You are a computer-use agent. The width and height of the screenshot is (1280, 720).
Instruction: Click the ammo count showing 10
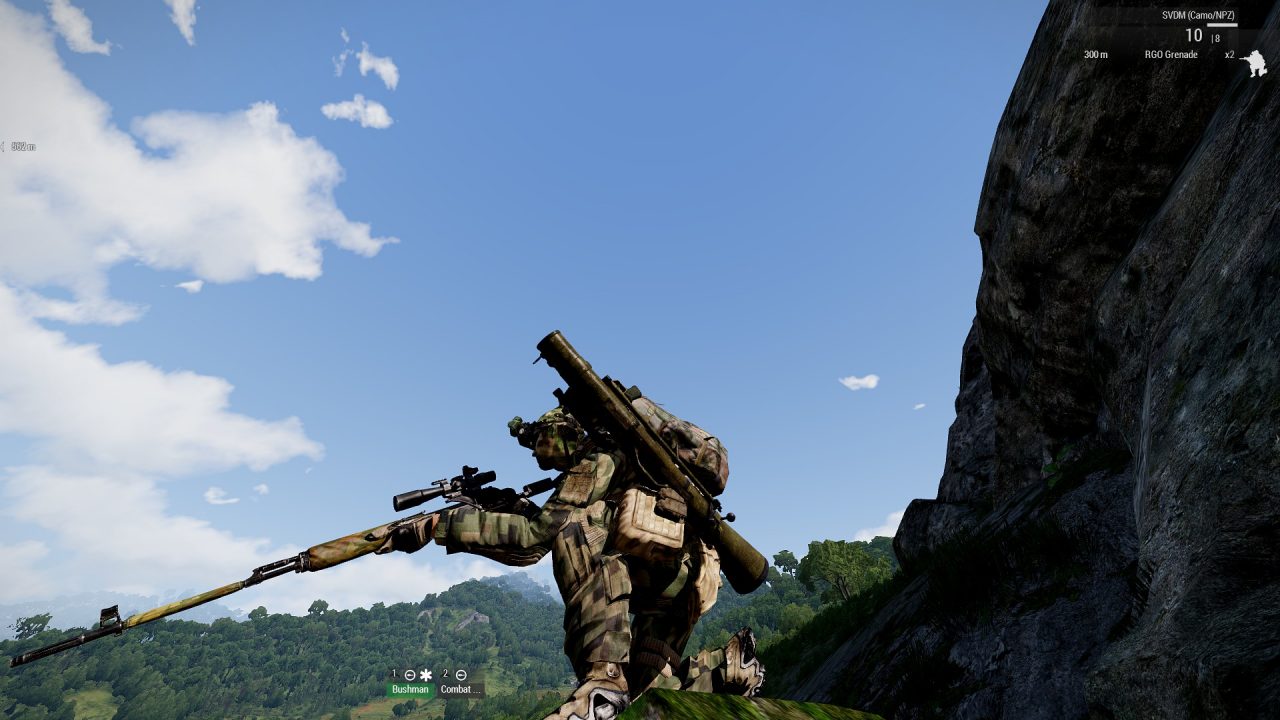tap(1194, 34)
